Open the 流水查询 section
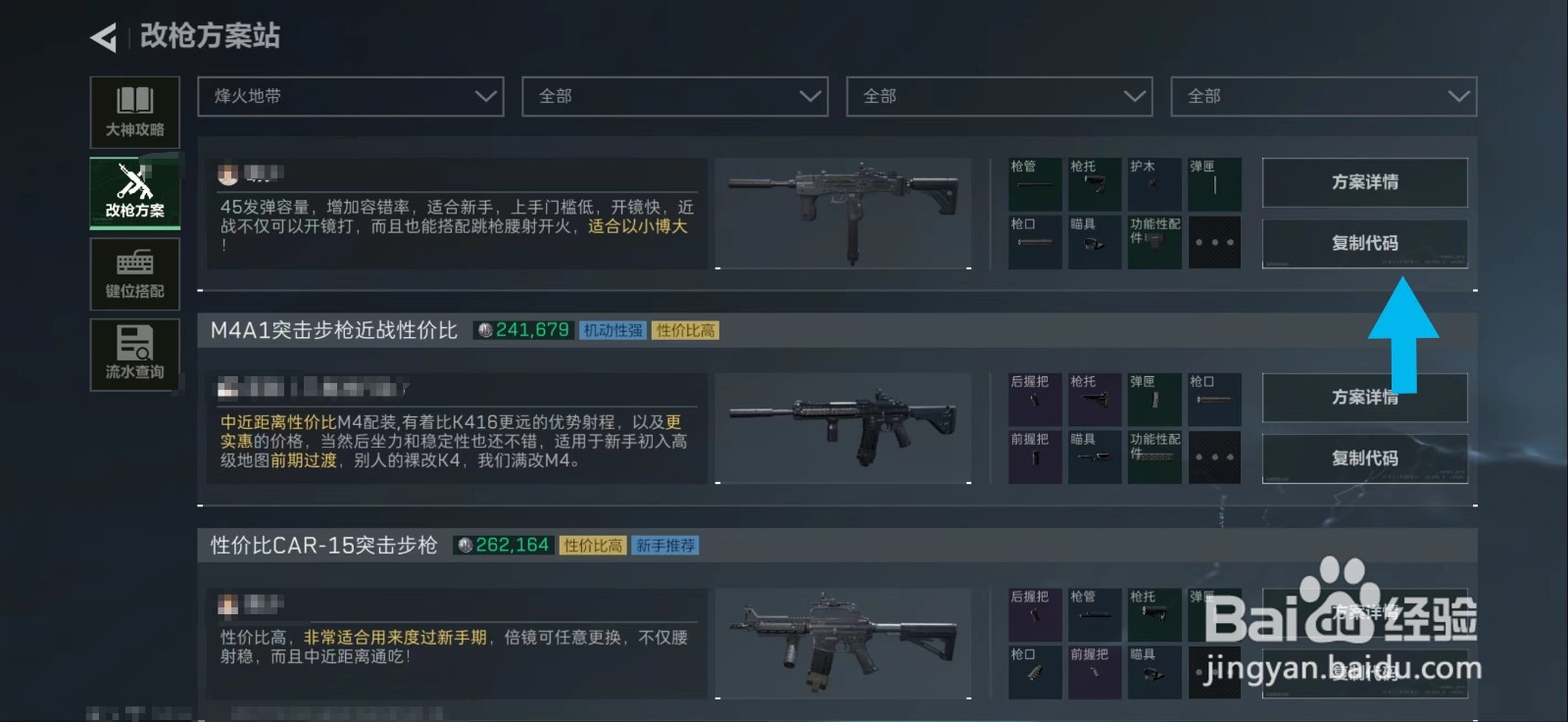This screenshot has height=722, width=1568. [134, 355]
